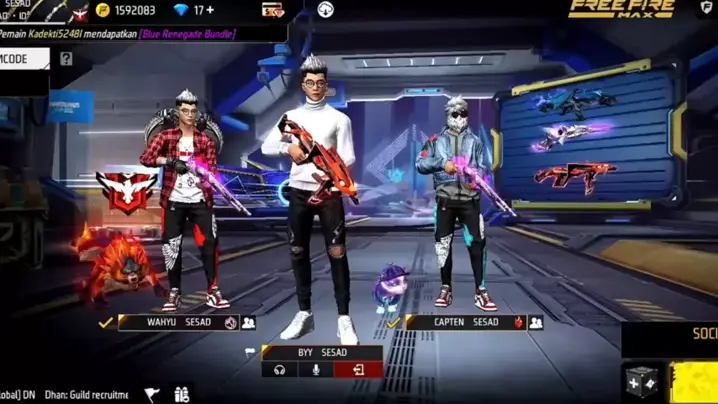Toggle the headphone speaker button
Screen dimensions: 718x404
pos(279,370)
